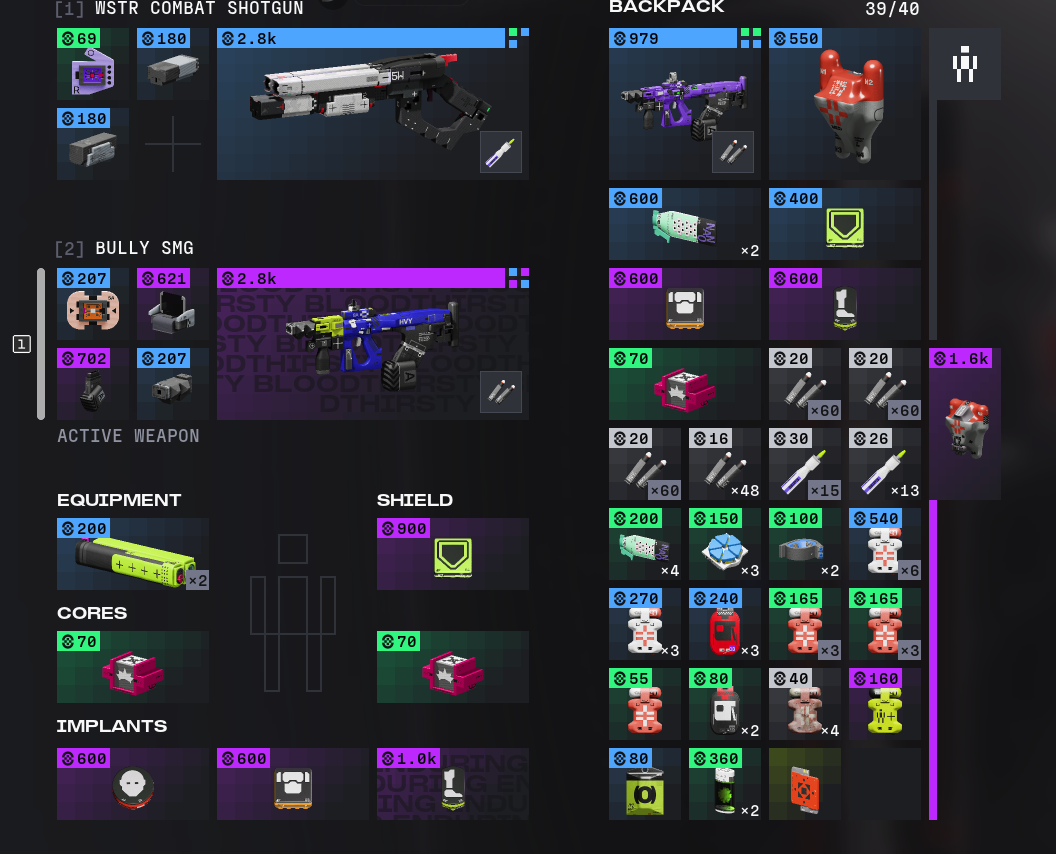Select the 1.6k purple backpack item
Image resolution: width=1056 pixels, height=854 pixels.
pos(964,424)
